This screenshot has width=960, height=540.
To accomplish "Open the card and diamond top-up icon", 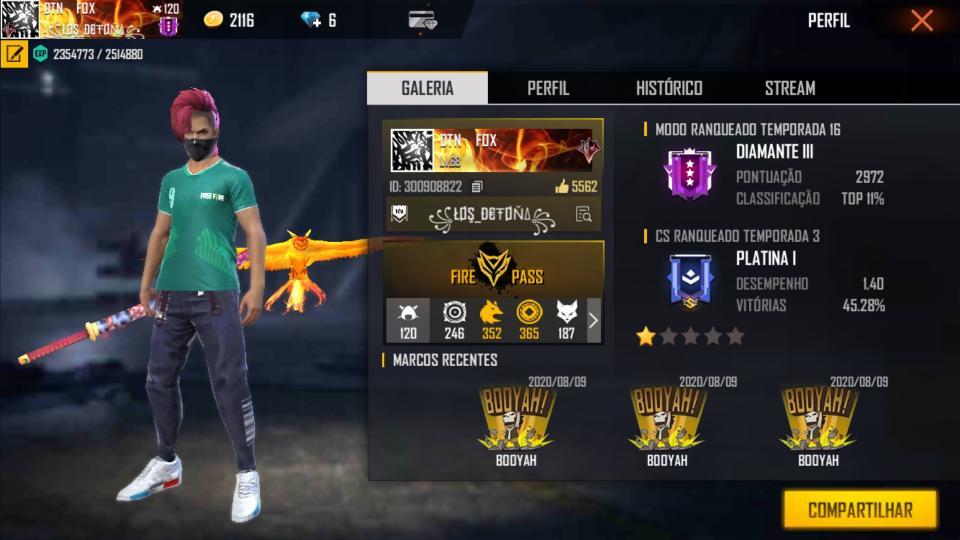I will pyautogui.click(x=422, y=20).
